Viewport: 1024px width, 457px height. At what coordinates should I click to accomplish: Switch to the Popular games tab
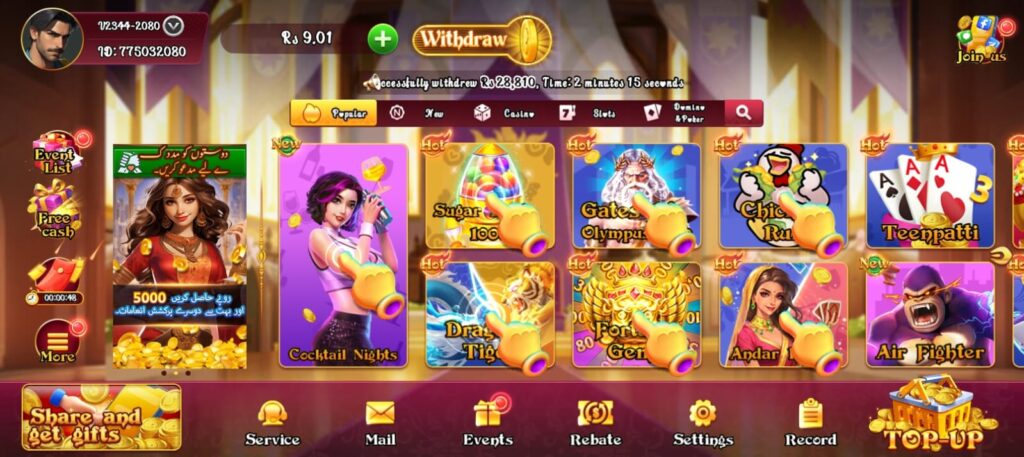334,113
